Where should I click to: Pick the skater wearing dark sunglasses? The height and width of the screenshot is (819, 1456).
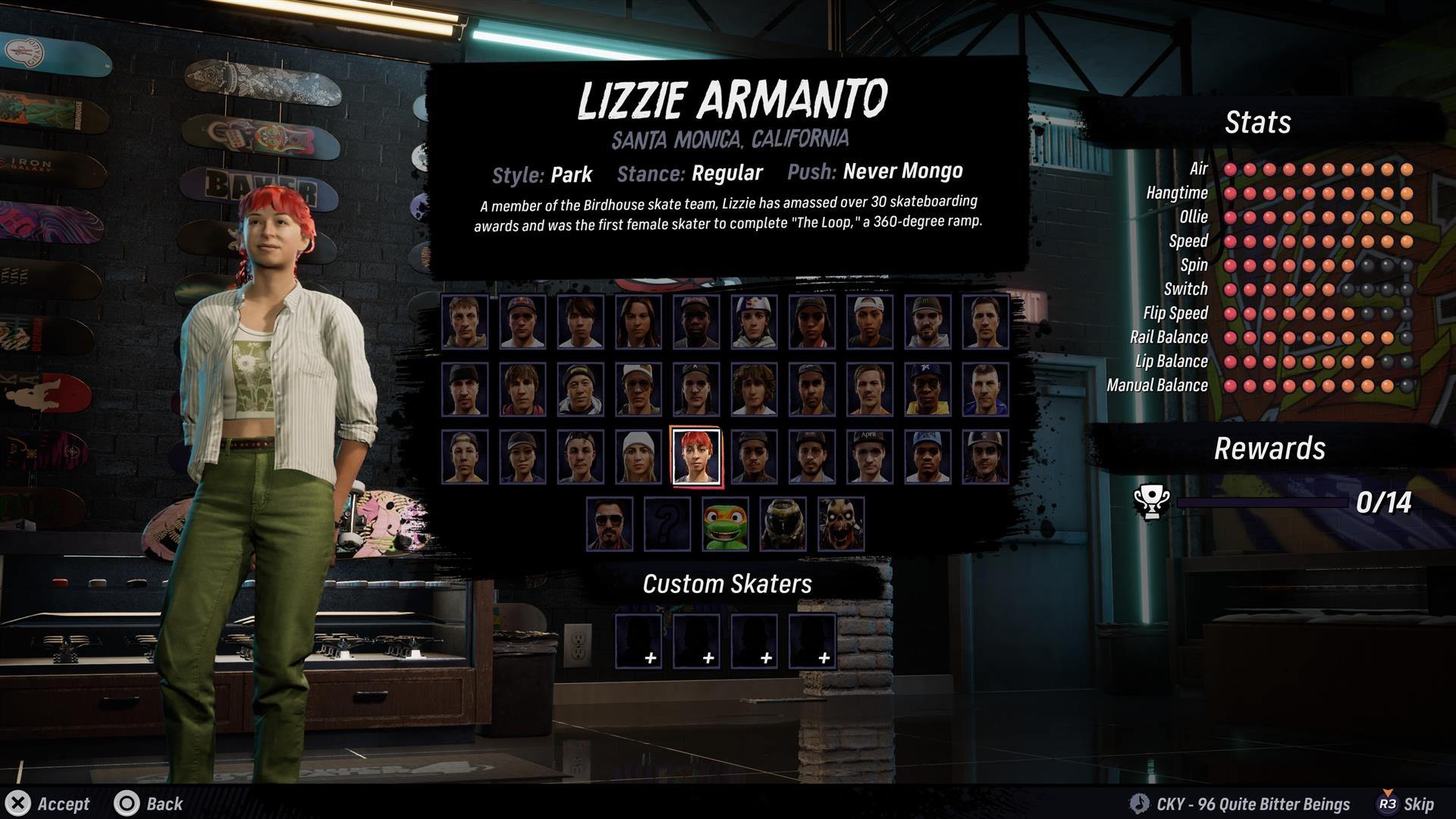click(609, 523)
